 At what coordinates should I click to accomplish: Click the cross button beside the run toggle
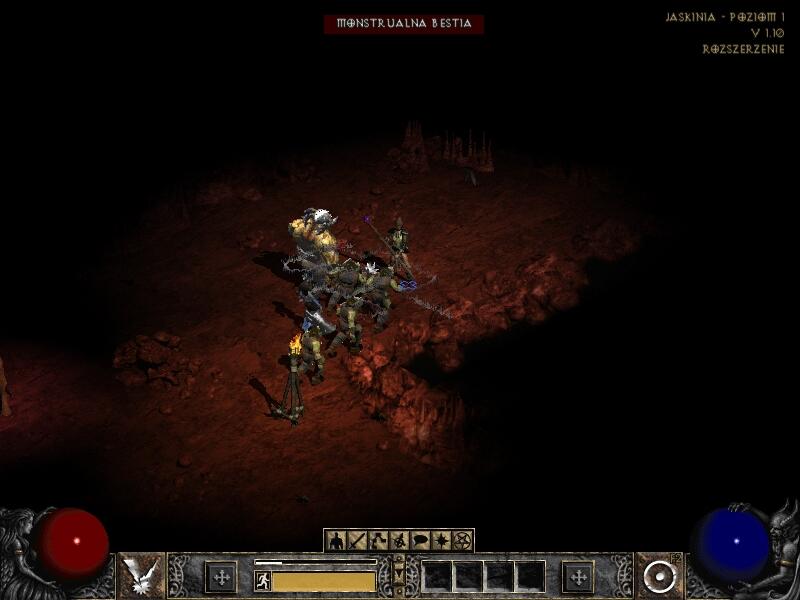click(221, 577)
